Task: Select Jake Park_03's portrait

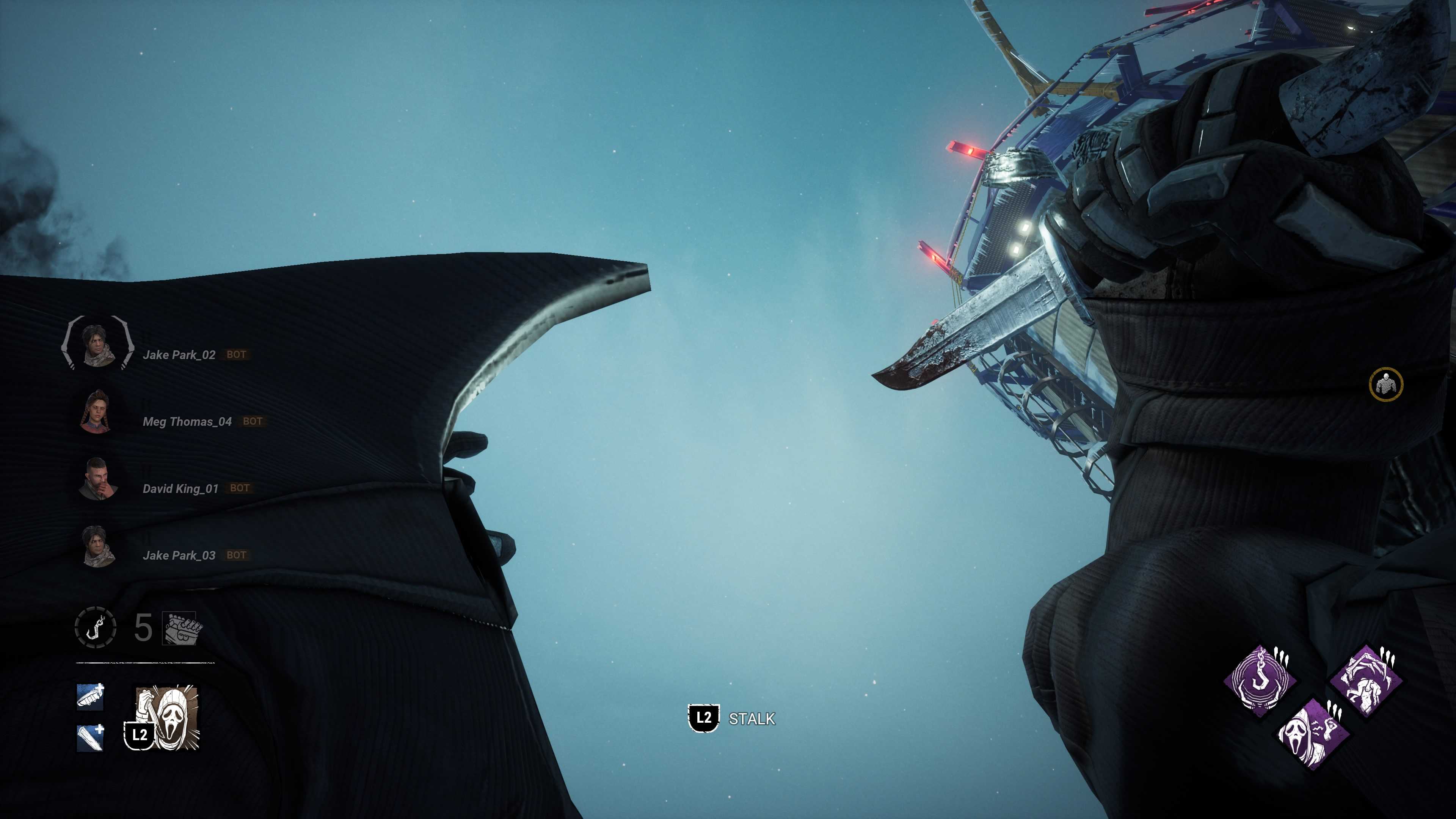Action: pyautogui.click(x=98, y=546)
